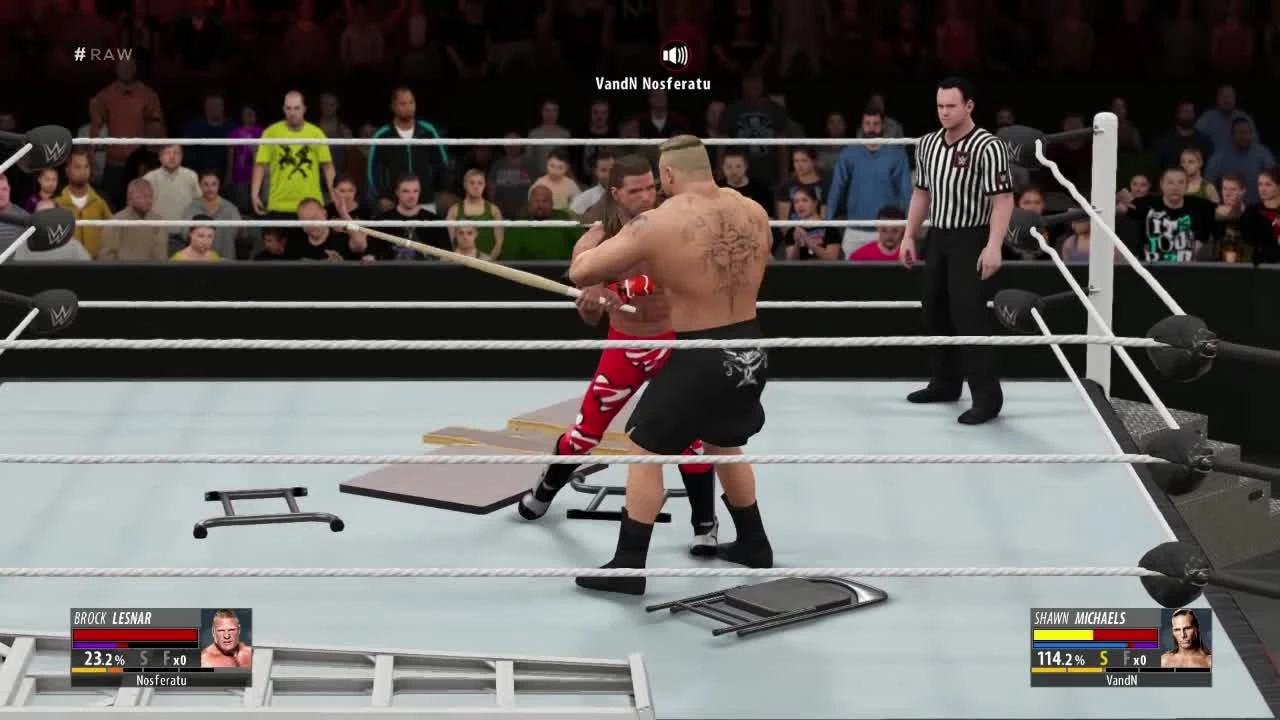Click the x0 finisher counter beside Michaels' F icon
Viewport: 1280px width, 720px height.
click(x=1142, y=658)
